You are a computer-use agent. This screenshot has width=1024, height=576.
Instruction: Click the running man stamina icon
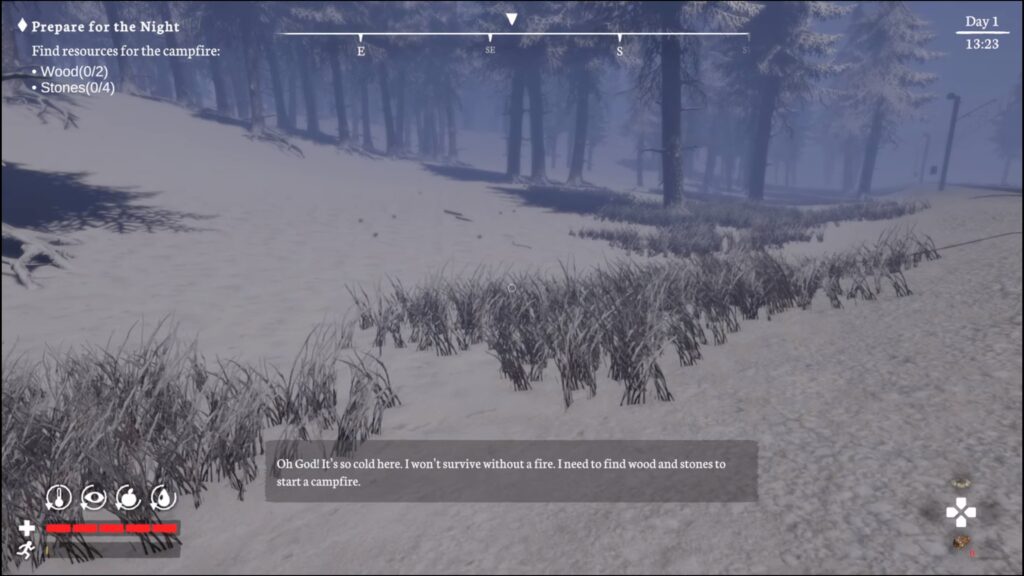click(x=27, y=549)
